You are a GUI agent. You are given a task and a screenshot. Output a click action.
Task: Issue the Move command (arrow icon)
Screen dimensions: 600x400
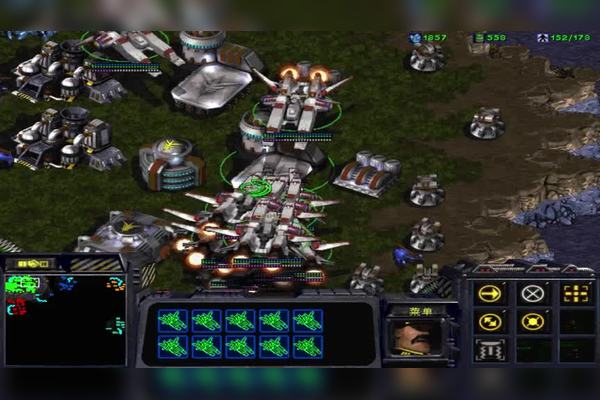[490, 294]
